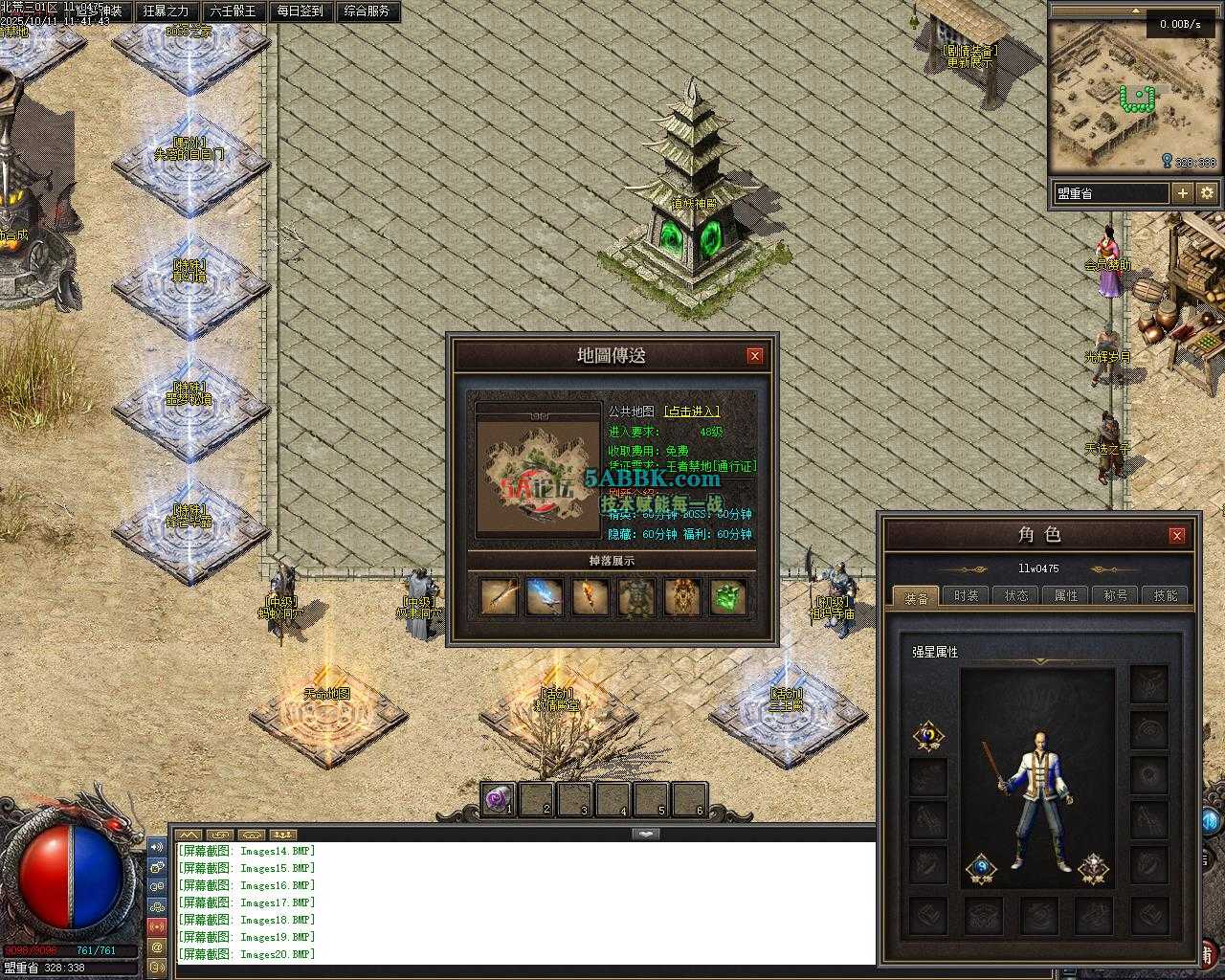Select the 装备 equipment tab
This screenshot has width=1225, height=980.
pyautogui.click(x=916, y=597)
